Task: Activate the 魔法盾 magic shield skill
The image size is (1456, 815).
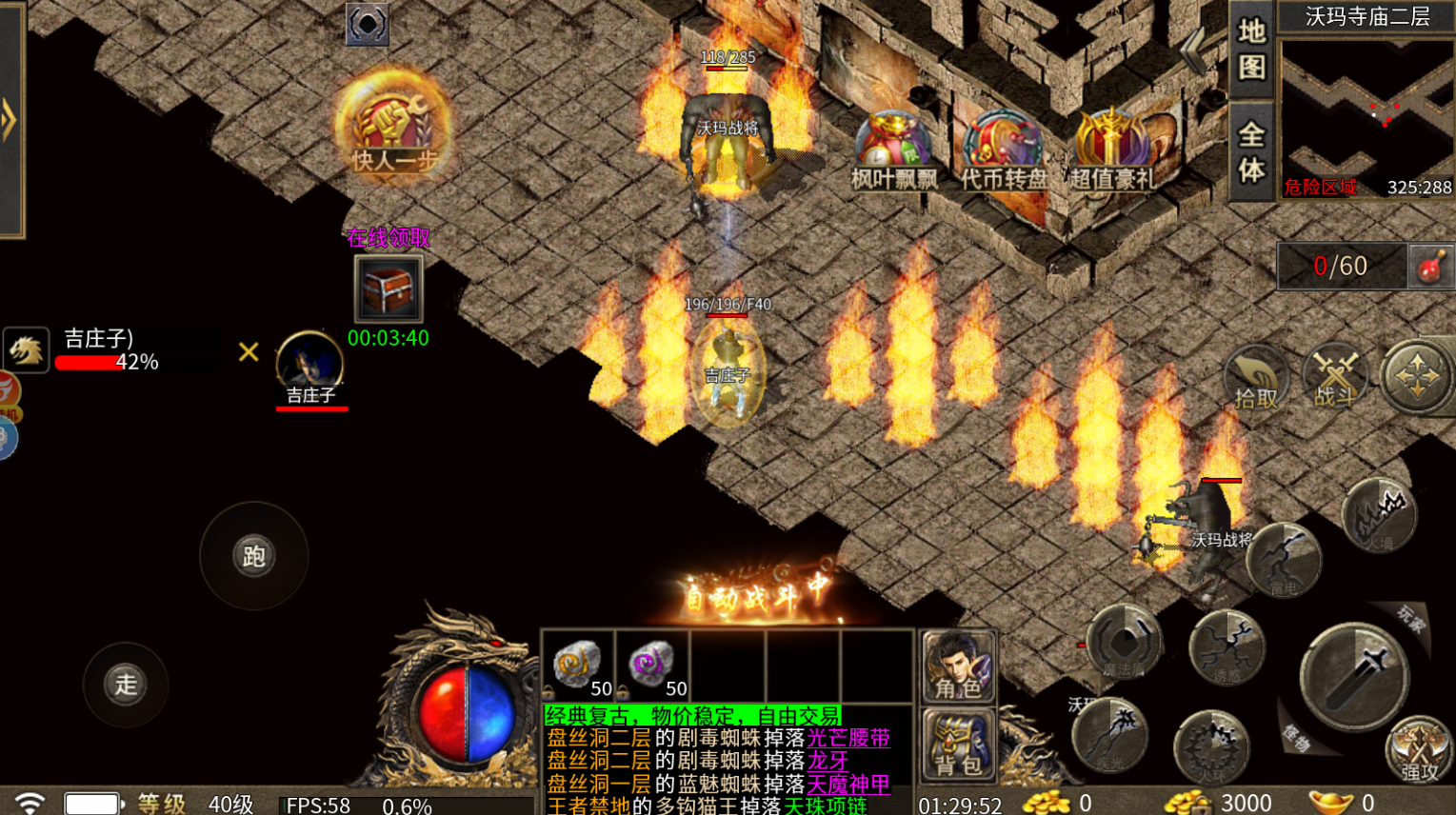Action: pos(1124,644)
